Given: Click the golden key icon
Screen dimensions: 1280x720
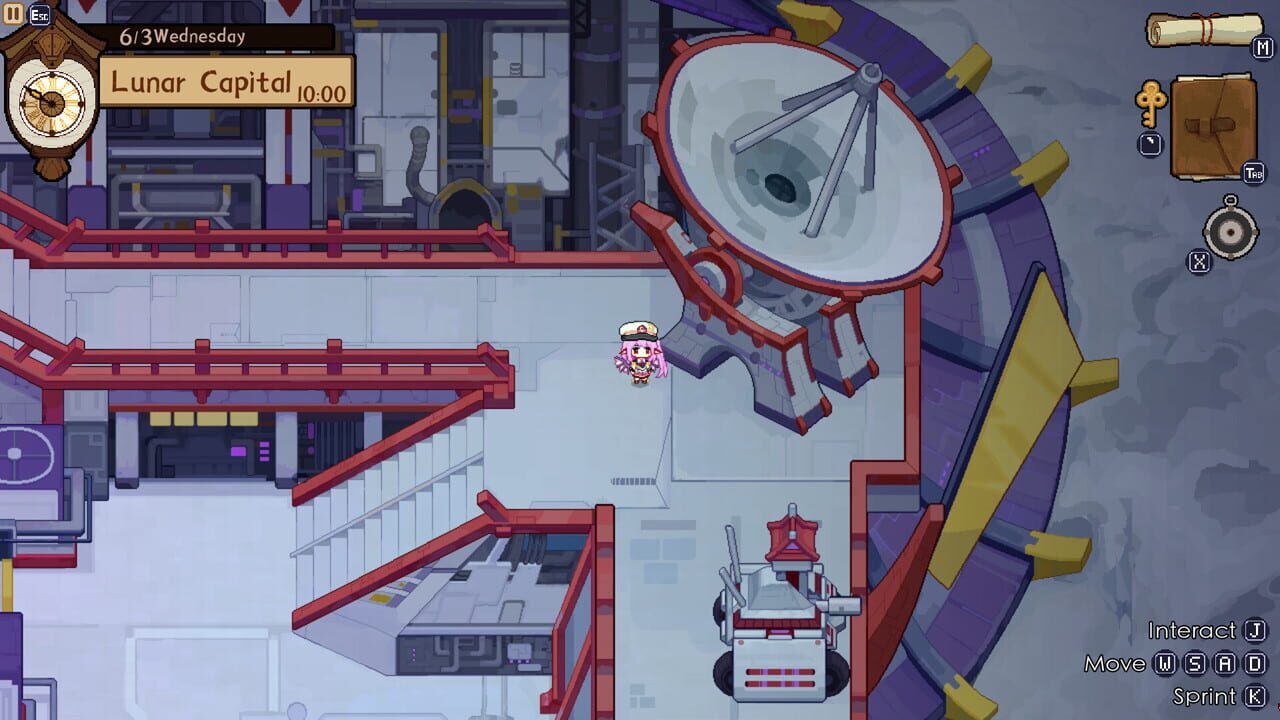Looking at the screenshot, I should click(1153, 107).
